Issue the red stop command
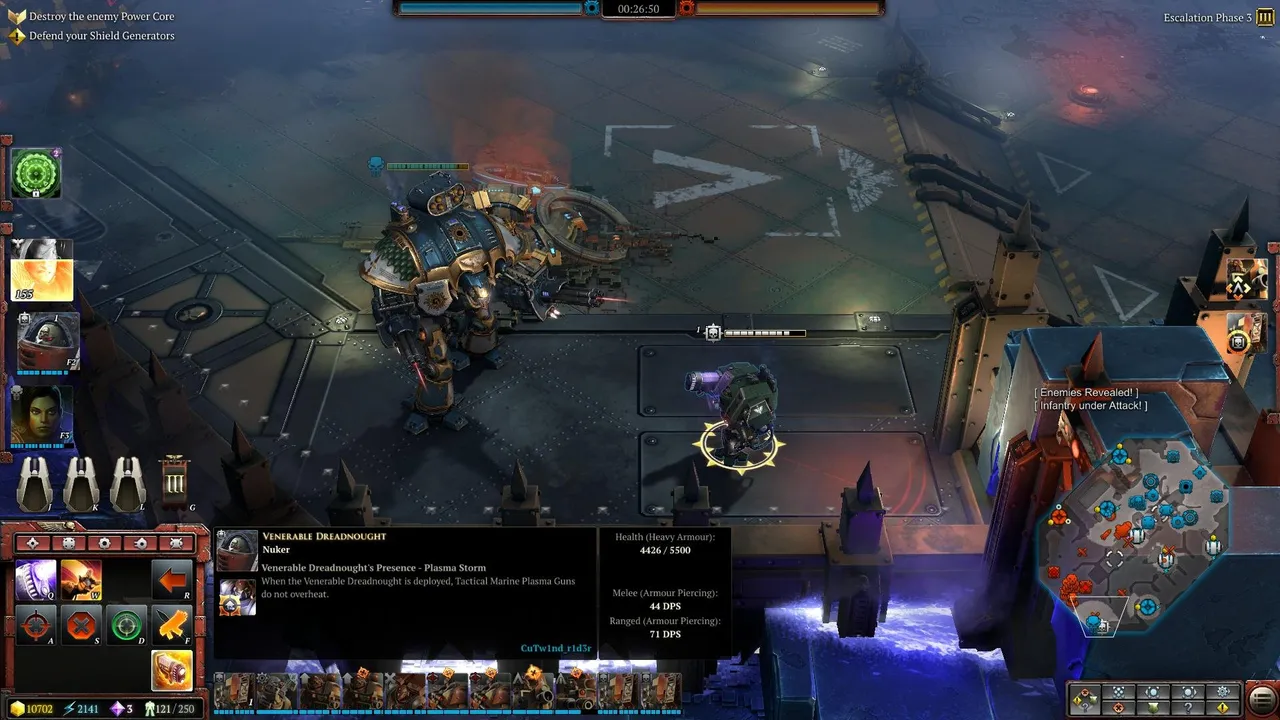This screenshot has width=1280, height=720. coord(81,626)
